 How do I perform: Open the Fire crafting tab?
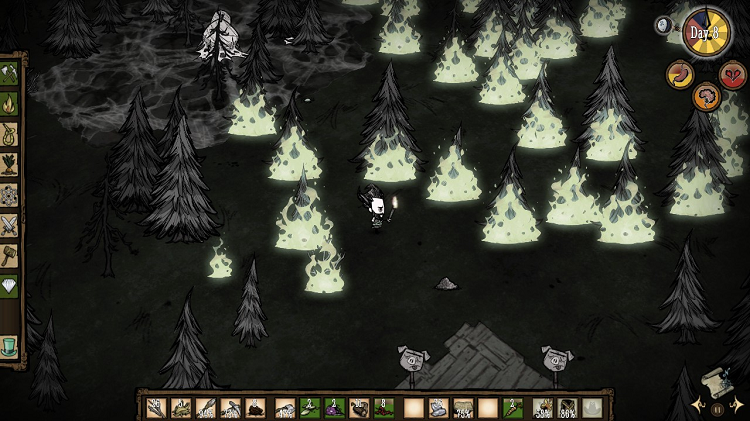coord(9,103)
